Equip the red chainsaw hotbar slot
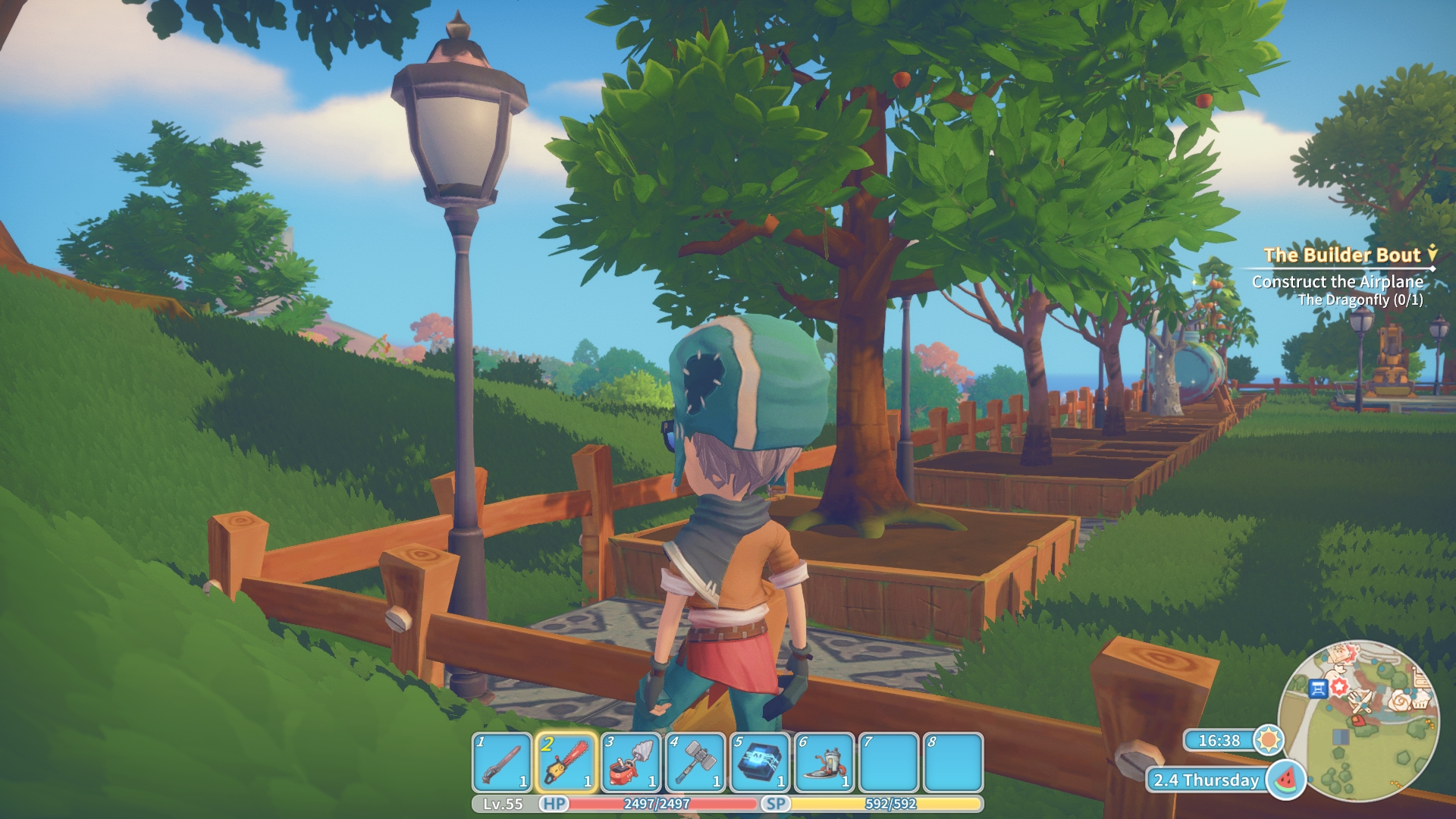This screenshot has width=1456, height=819. (x=566, y=762)
